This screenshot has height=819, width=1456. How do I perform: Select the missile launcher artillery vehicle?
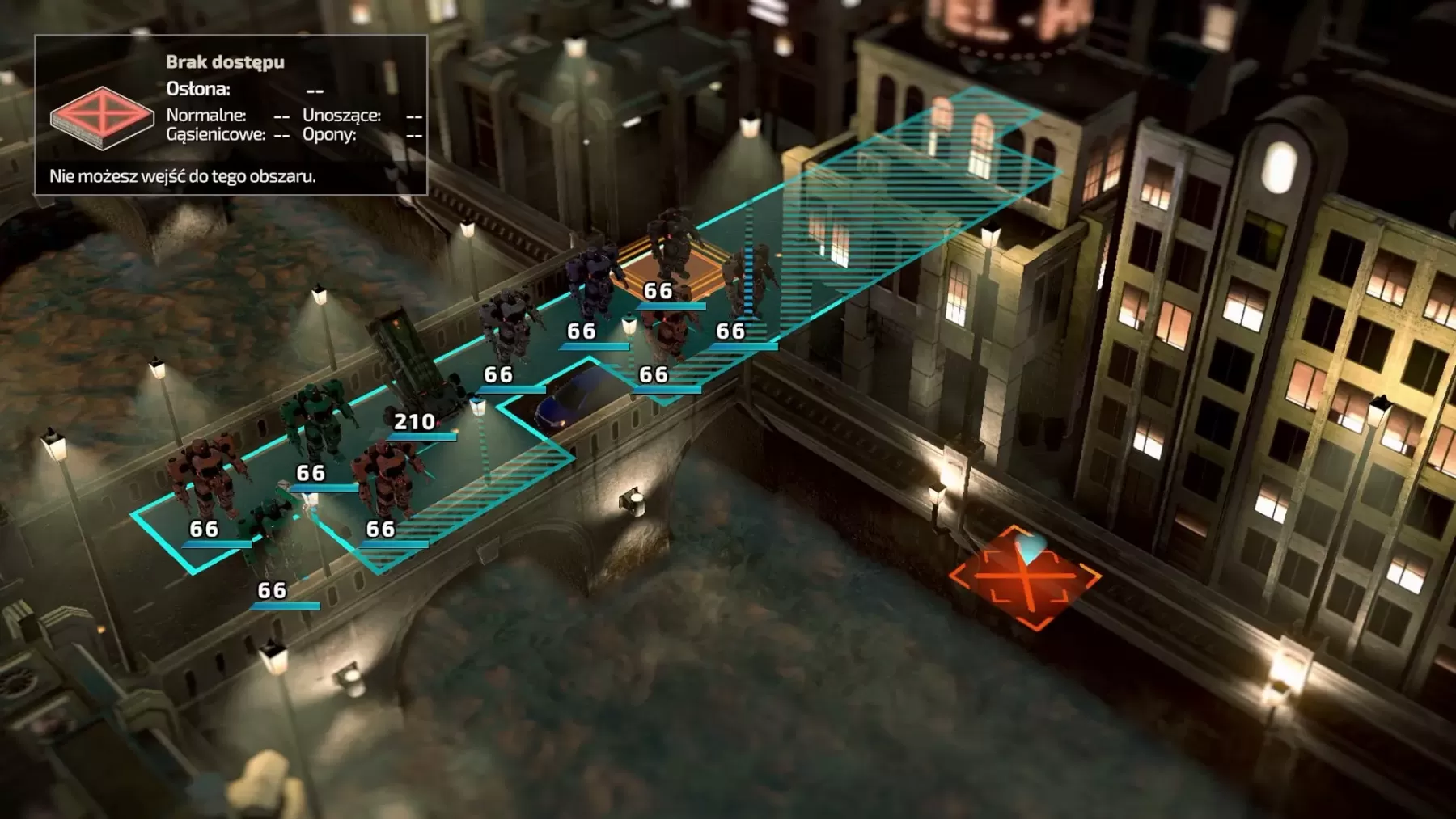[413, 364]
